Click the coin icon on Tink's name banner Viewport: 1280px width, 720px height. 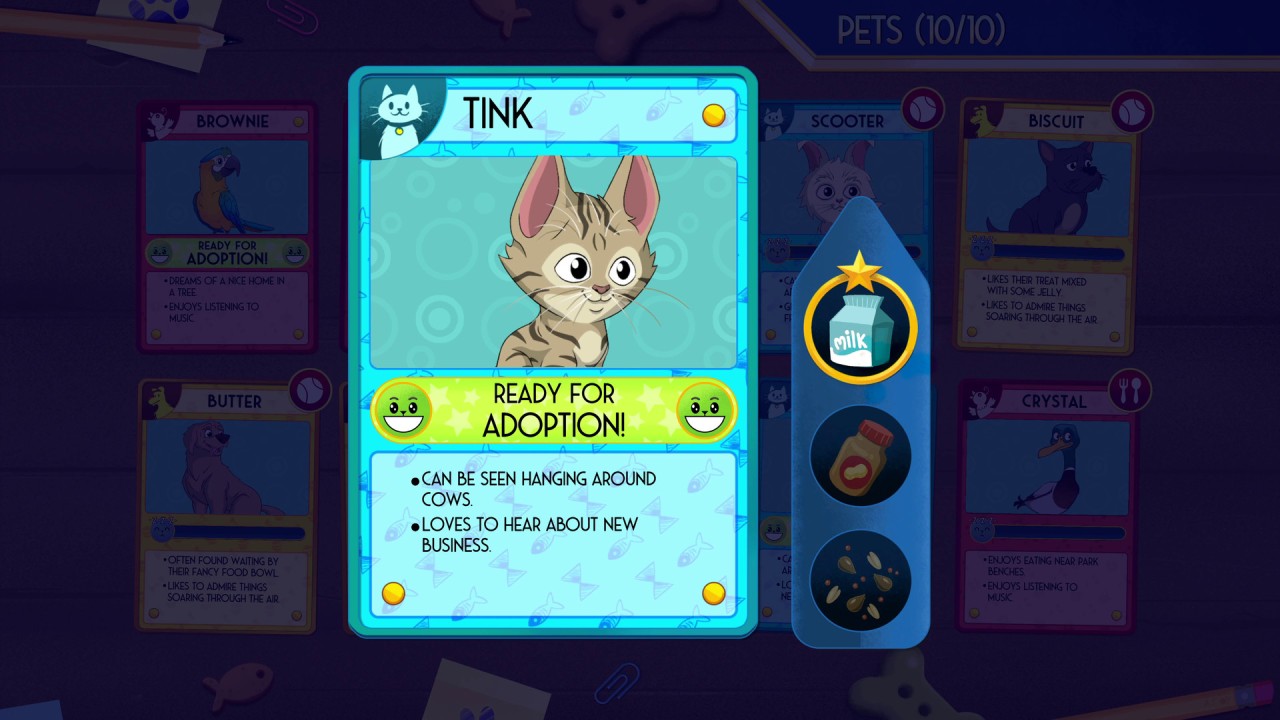click(713, 115)
